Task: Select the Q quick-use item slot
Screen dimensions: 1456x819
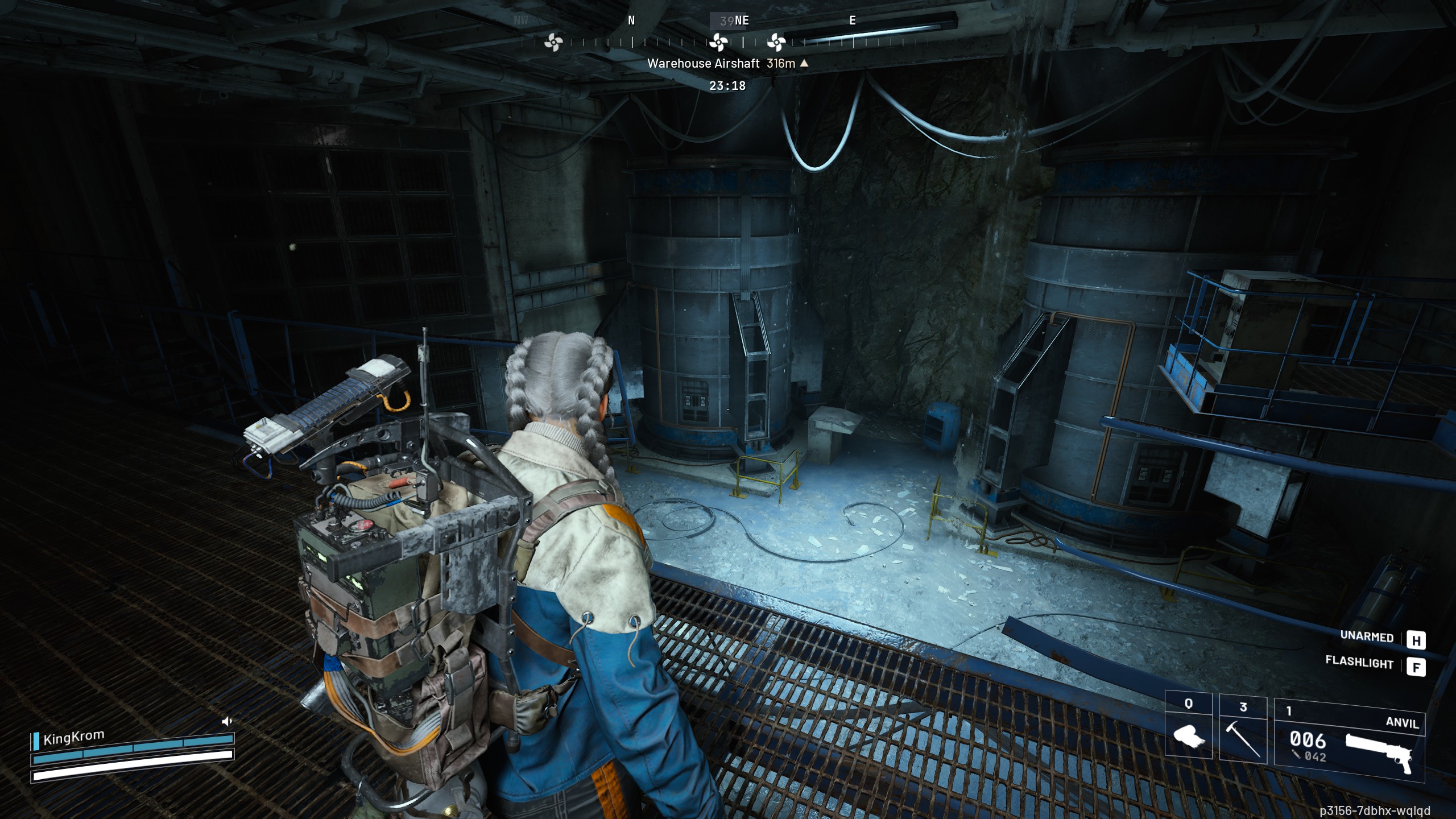Action: (1189, 734)
